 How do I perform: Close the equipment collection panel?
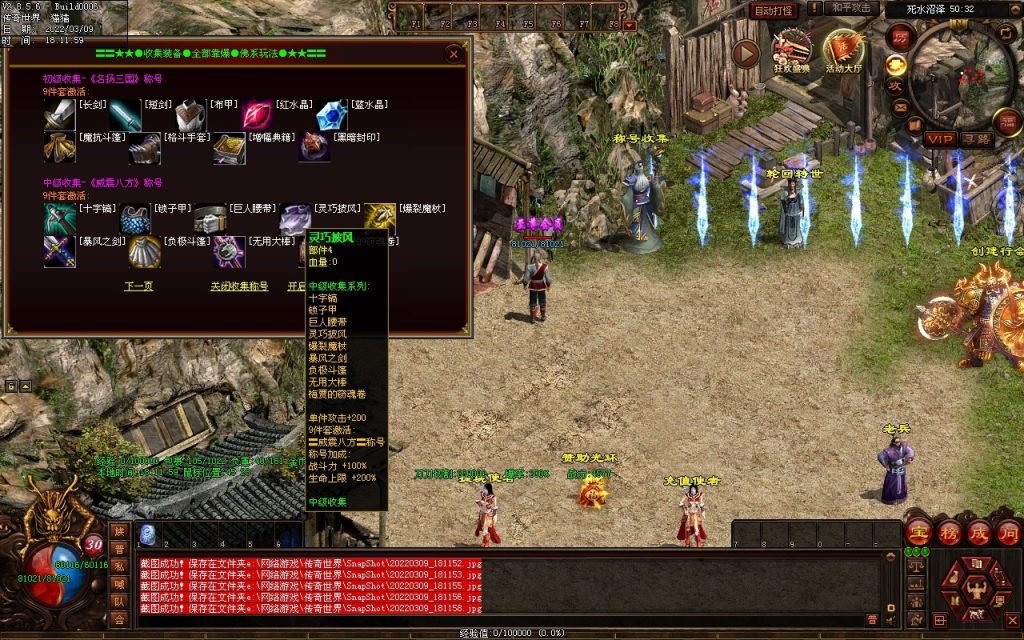coord(454,53)
